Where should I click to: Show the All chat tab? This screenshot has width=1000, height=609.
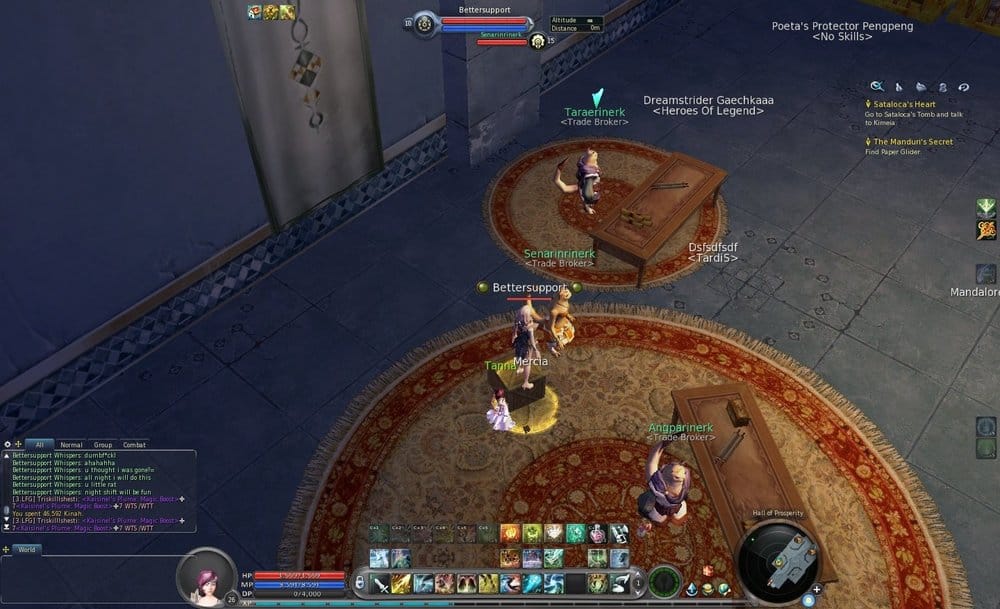(39, 444)
